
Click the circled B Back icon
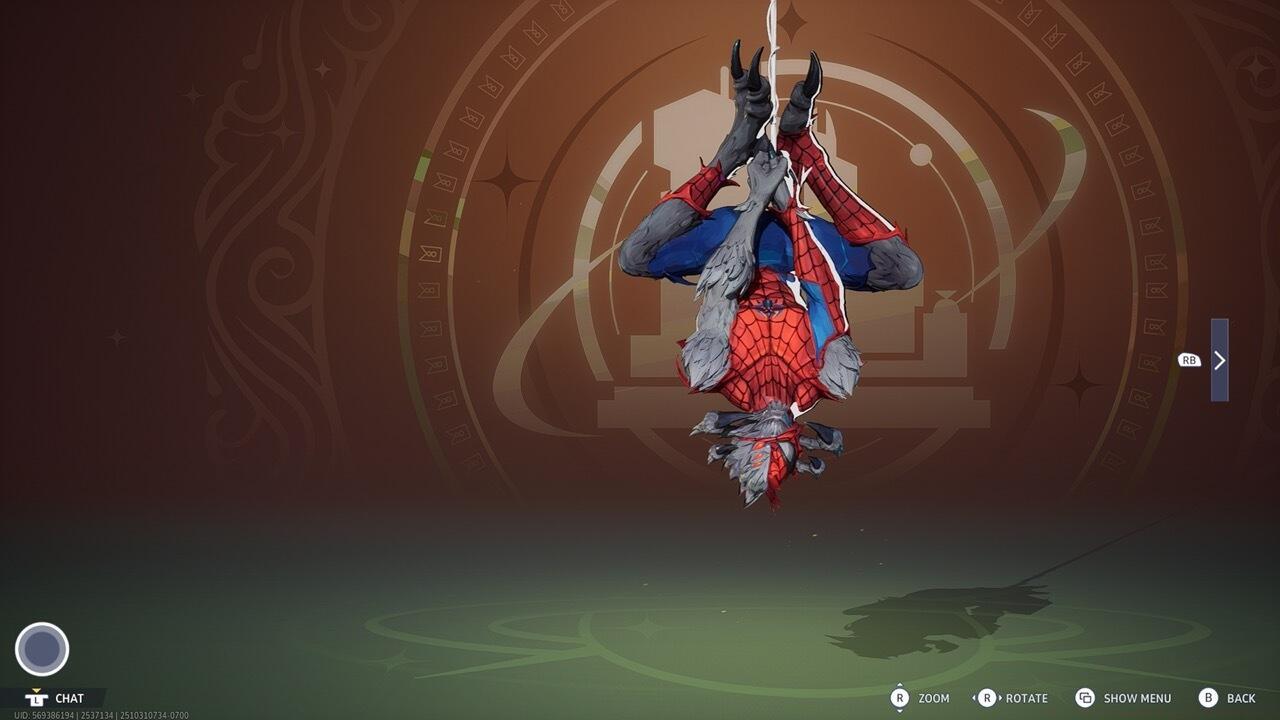pyautogui.click(x=1208, y=698)
